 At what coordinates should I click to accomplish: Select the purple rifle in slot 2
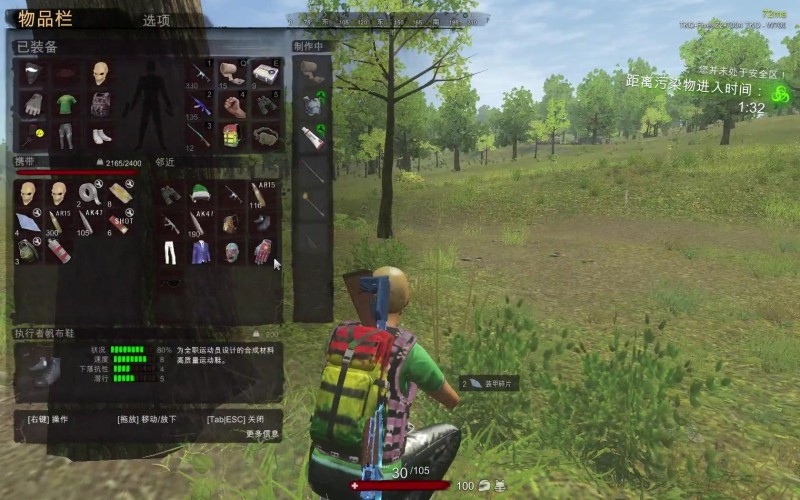click(201, 105)
